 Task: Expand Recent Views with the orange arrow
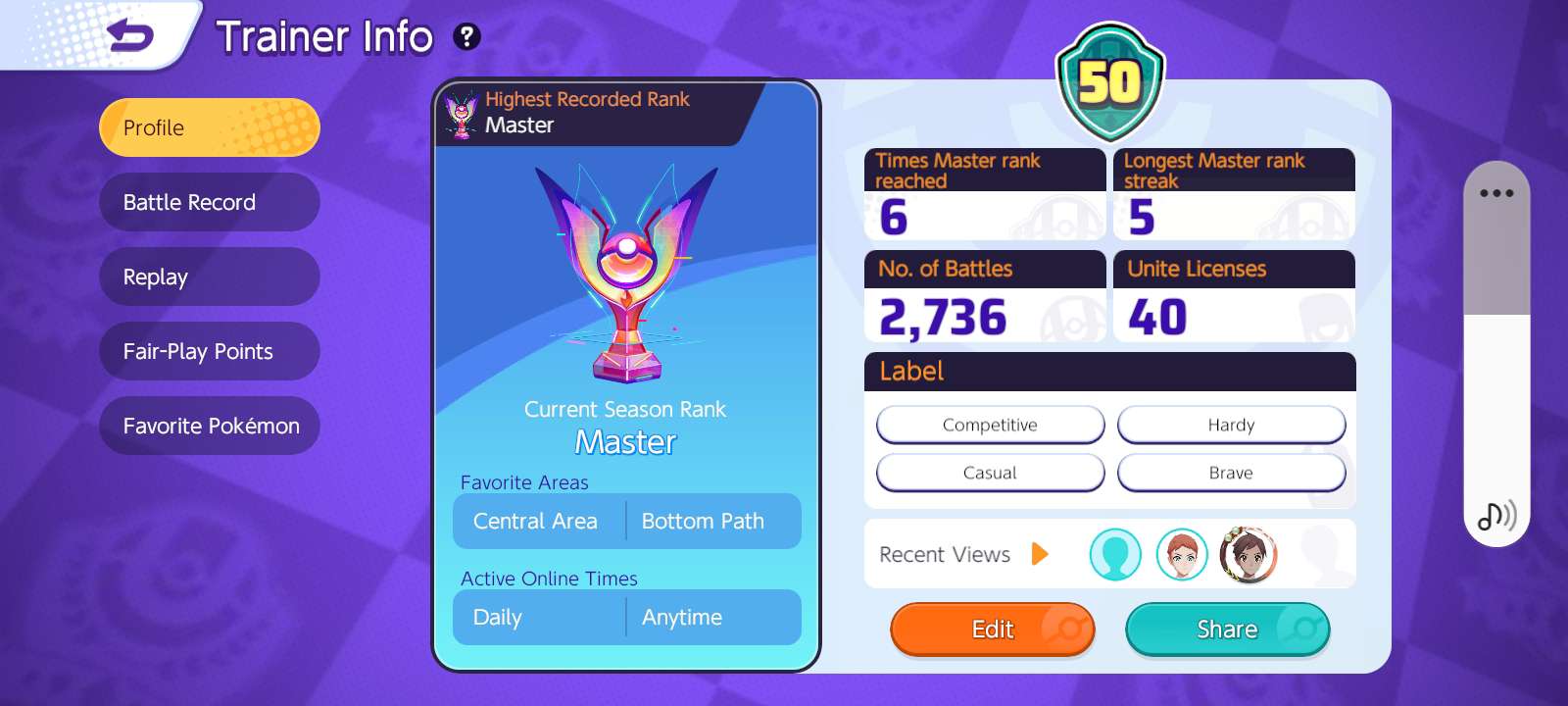(1040, 554)
